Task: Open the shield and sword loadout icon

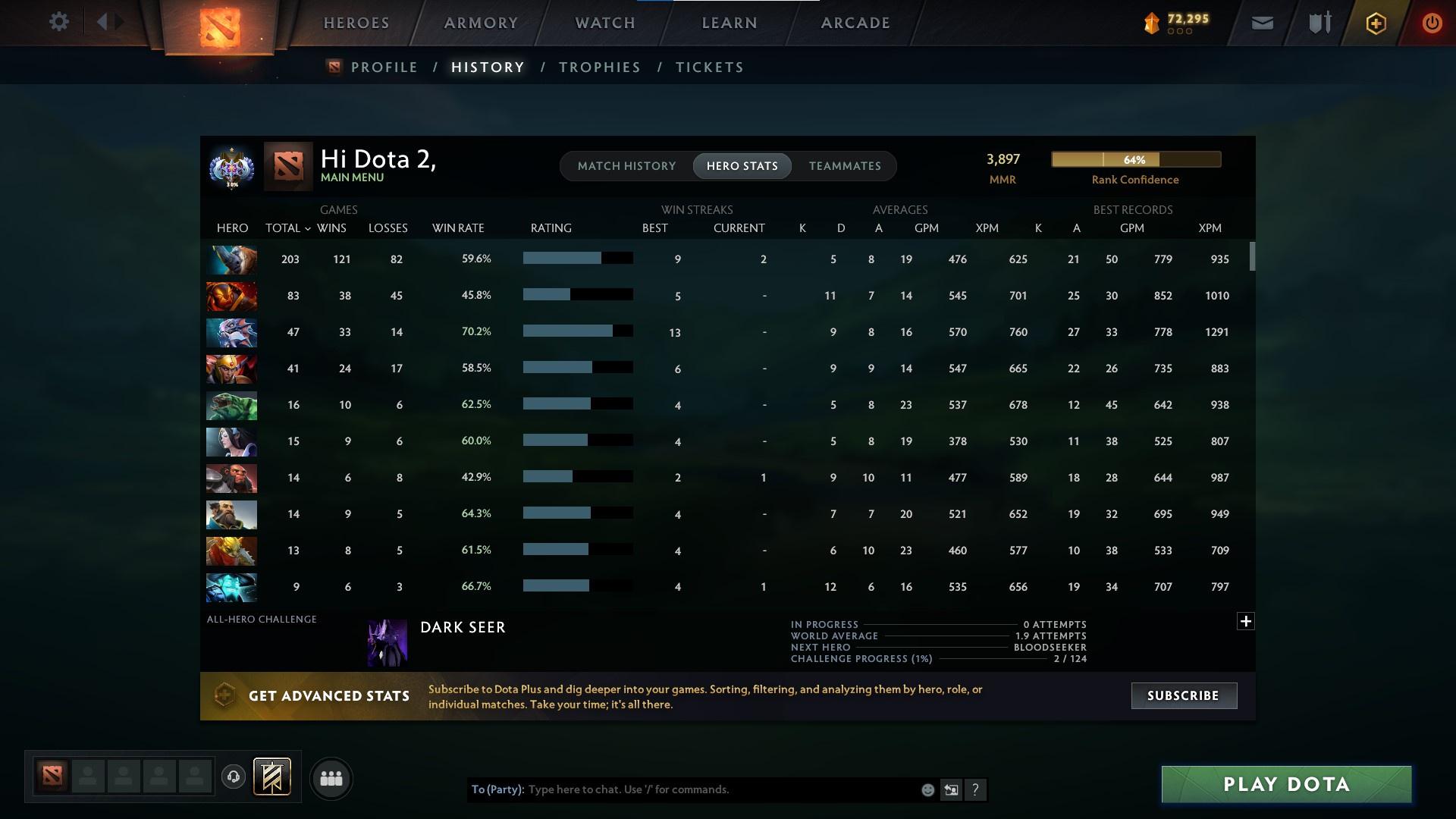Action: (1318, 23)
